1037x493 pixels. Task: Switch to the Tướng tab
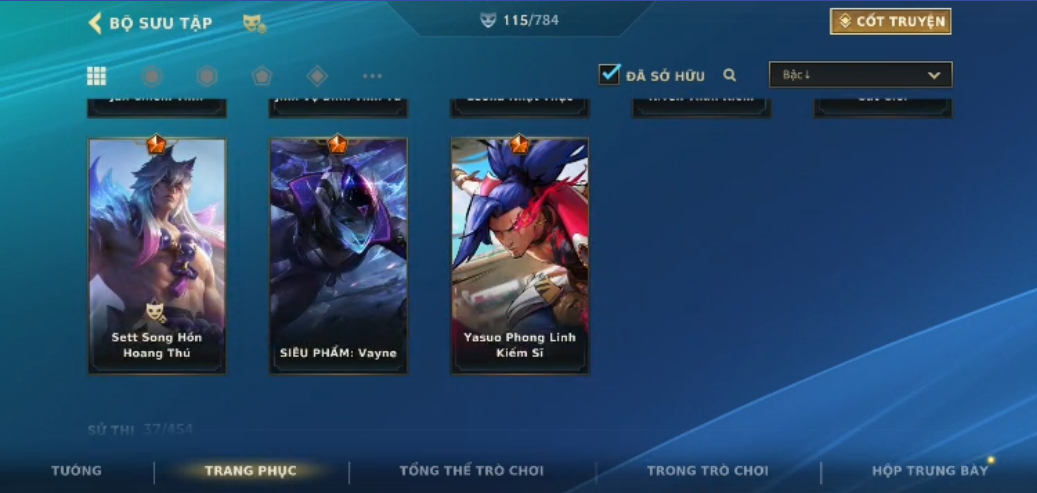coord(77,471)
